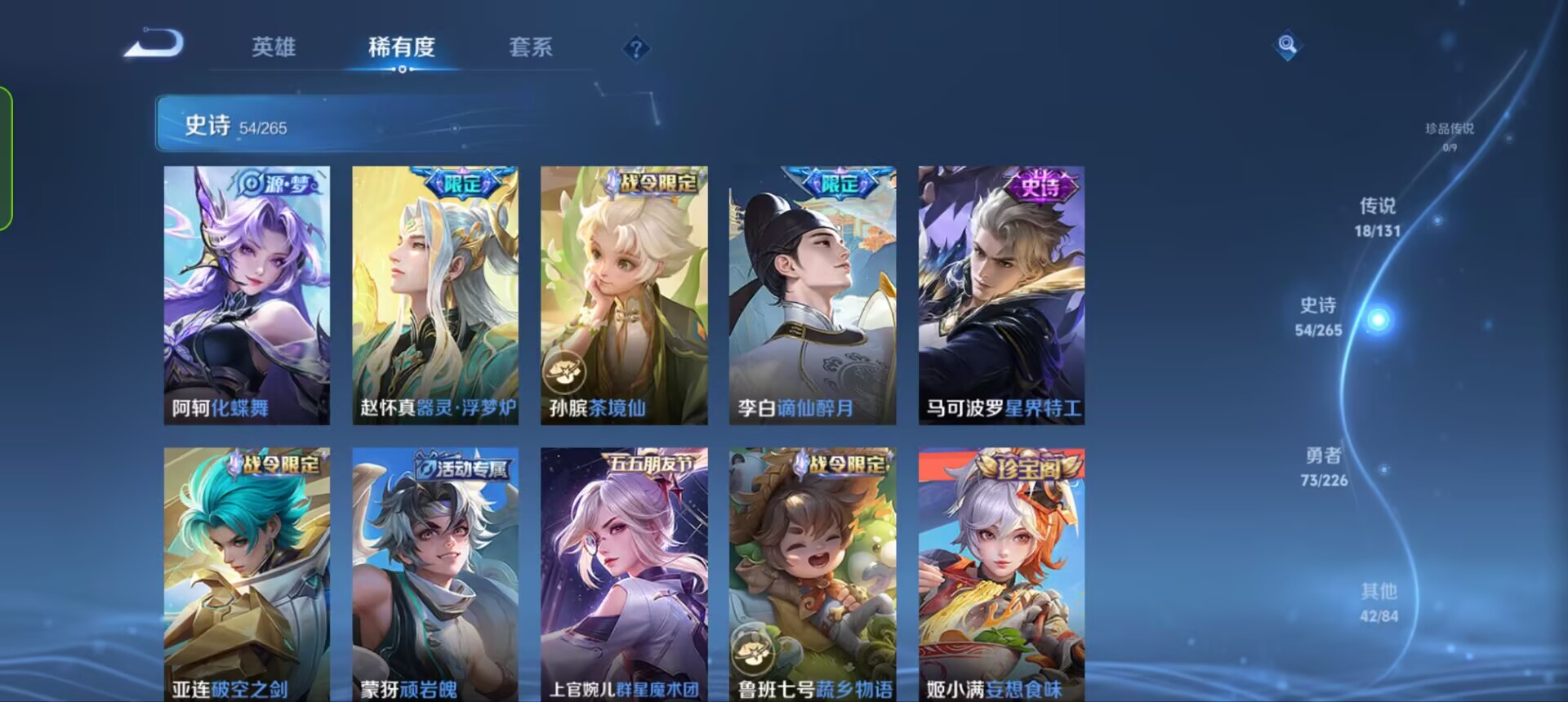Image resolution: width=1568 pixels, height=702 pixels.
Task: Switch to the 英雄 tab
Action: 274,47
